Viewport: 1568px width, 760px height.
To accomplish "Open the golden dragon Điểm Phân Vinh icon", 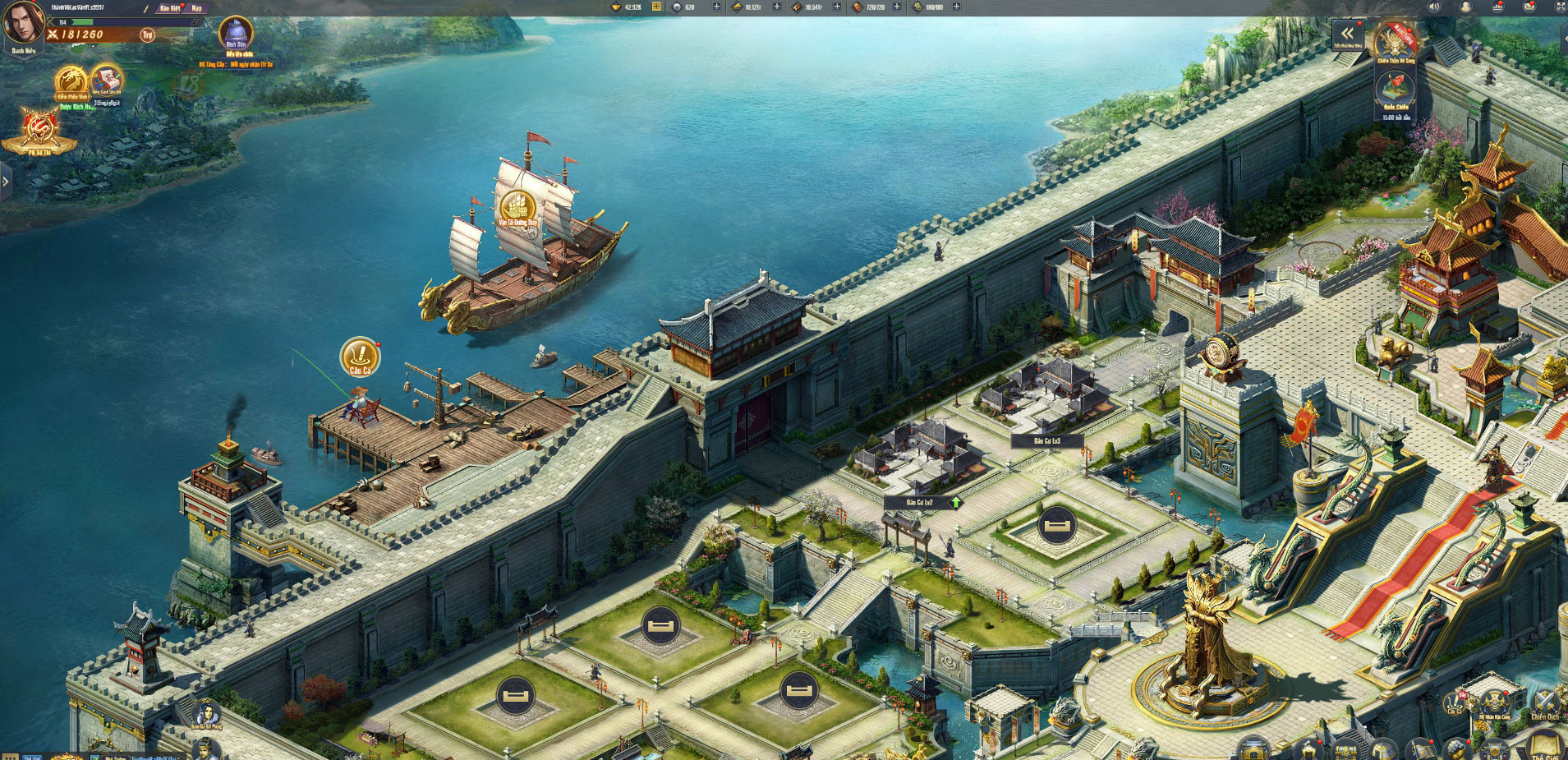I will (71, 81).
